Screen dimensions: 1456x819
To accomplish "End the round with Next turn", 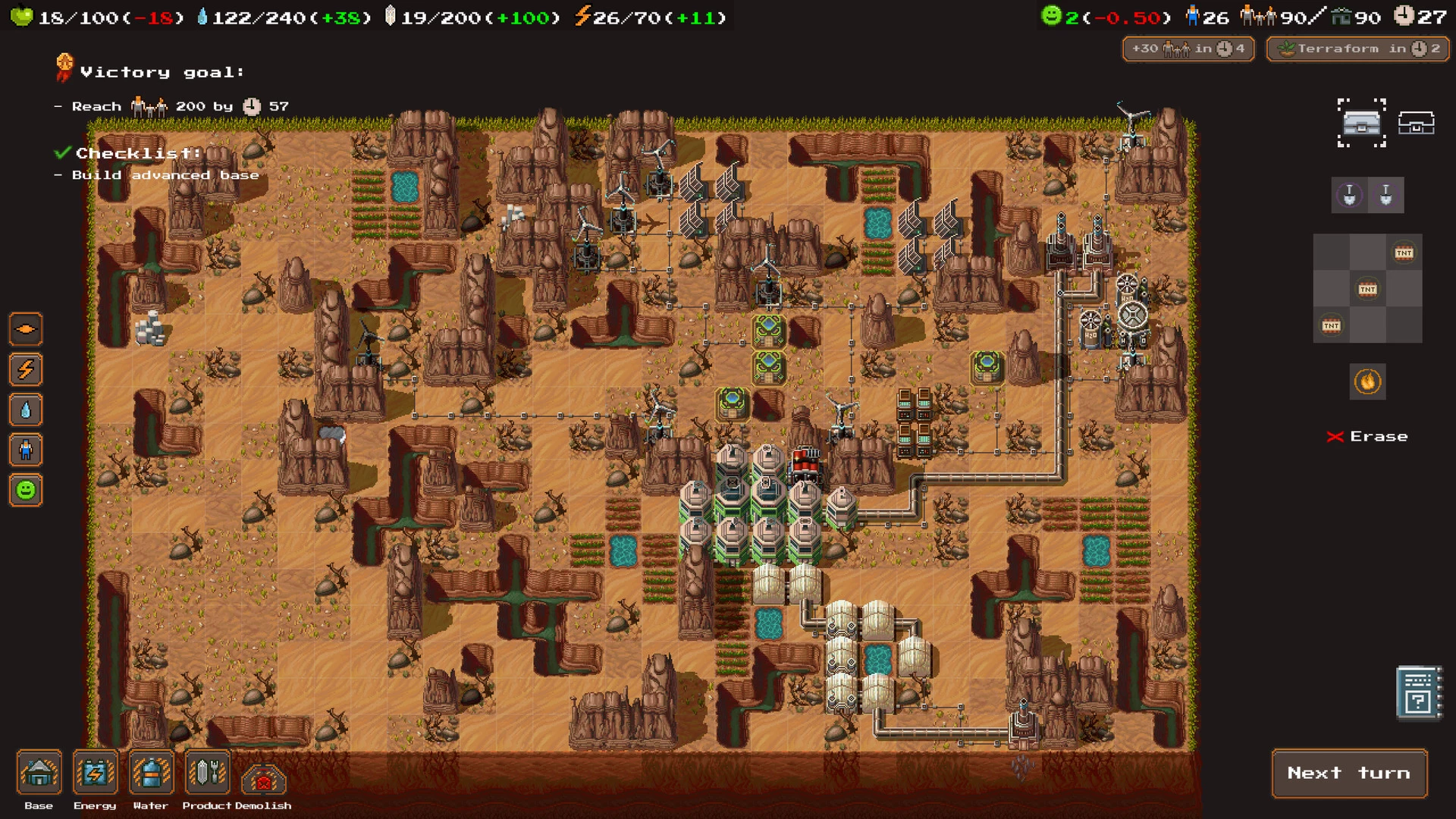I will point(1349,773).
